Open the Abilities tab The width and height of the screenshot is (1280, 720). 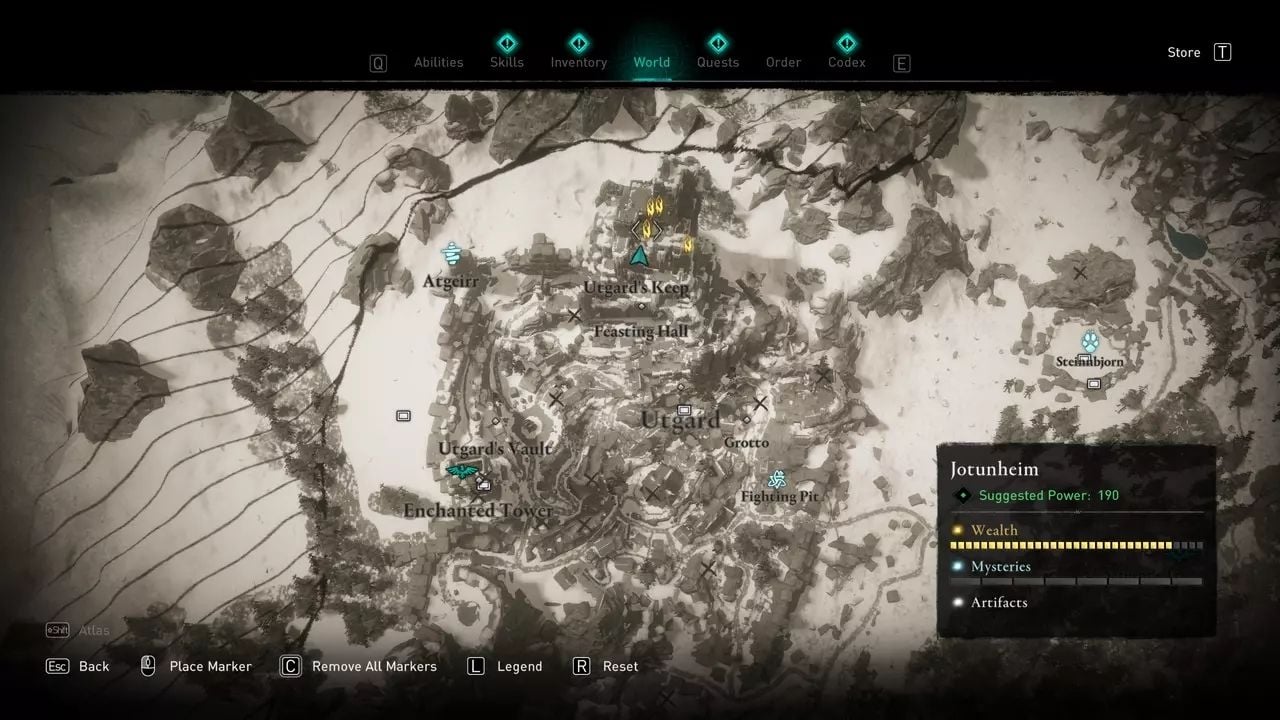(438, 62)
